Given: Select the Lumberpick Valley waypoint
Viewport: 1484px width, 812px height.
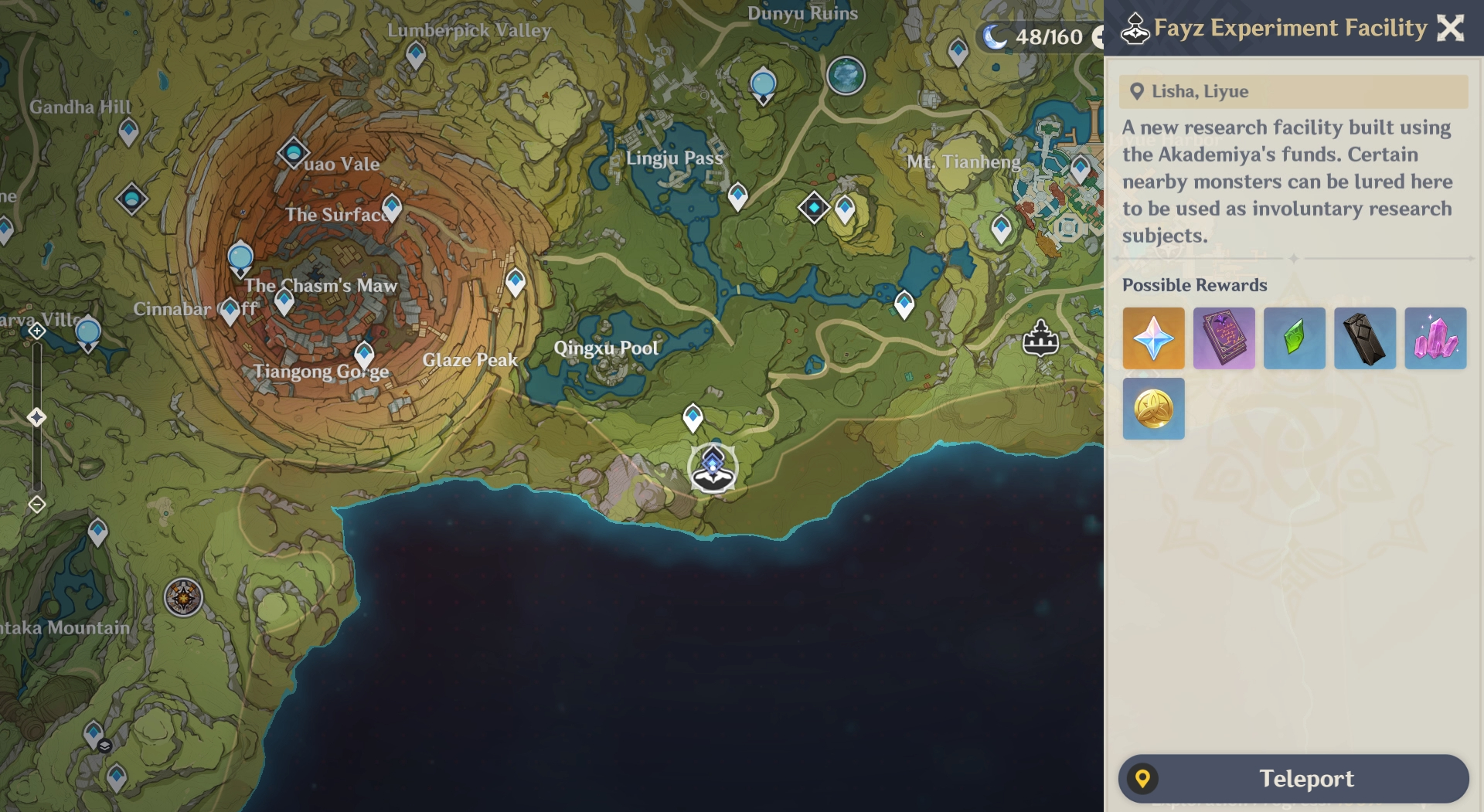Looking at the screenshot, I should 416,54.
